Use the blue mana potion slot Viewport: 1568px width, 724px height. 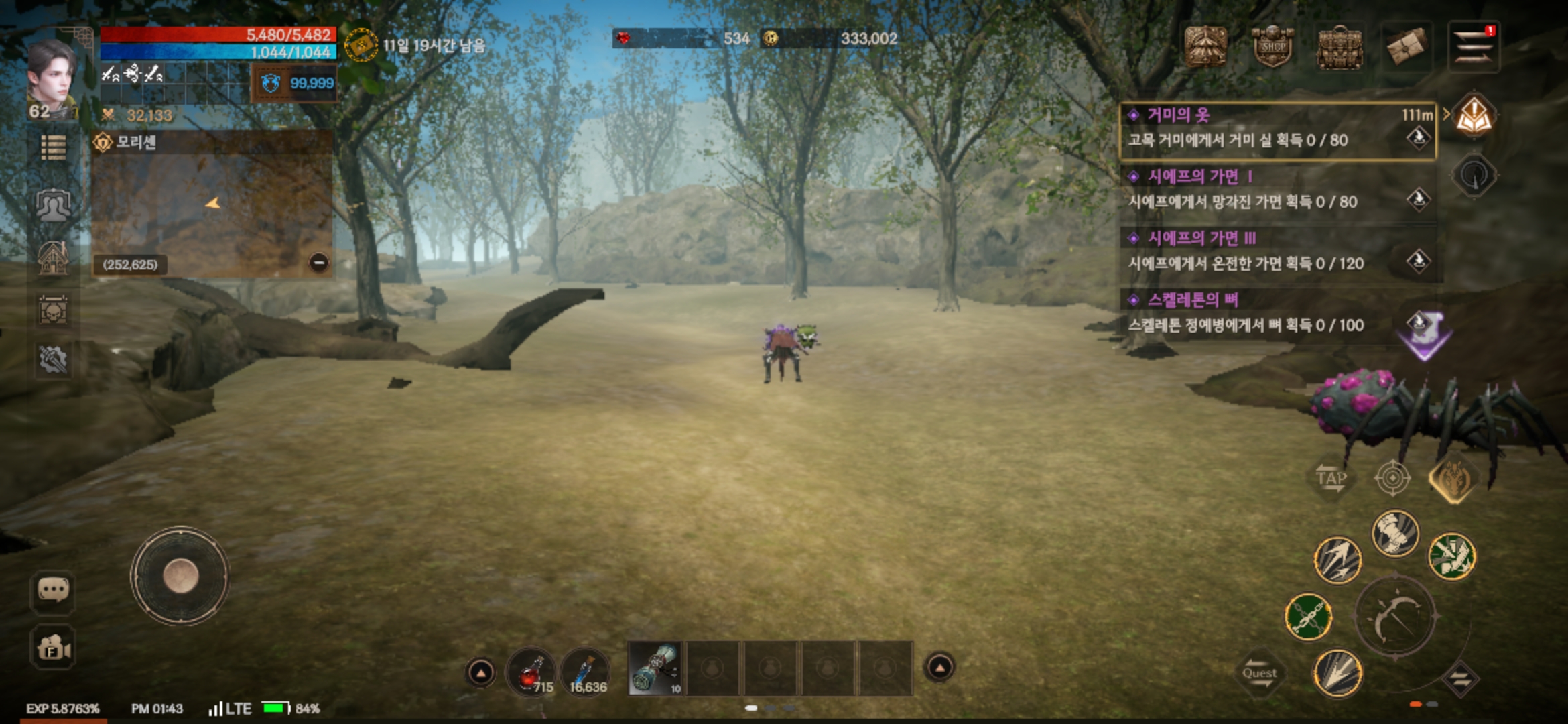[x=585, y=671]
